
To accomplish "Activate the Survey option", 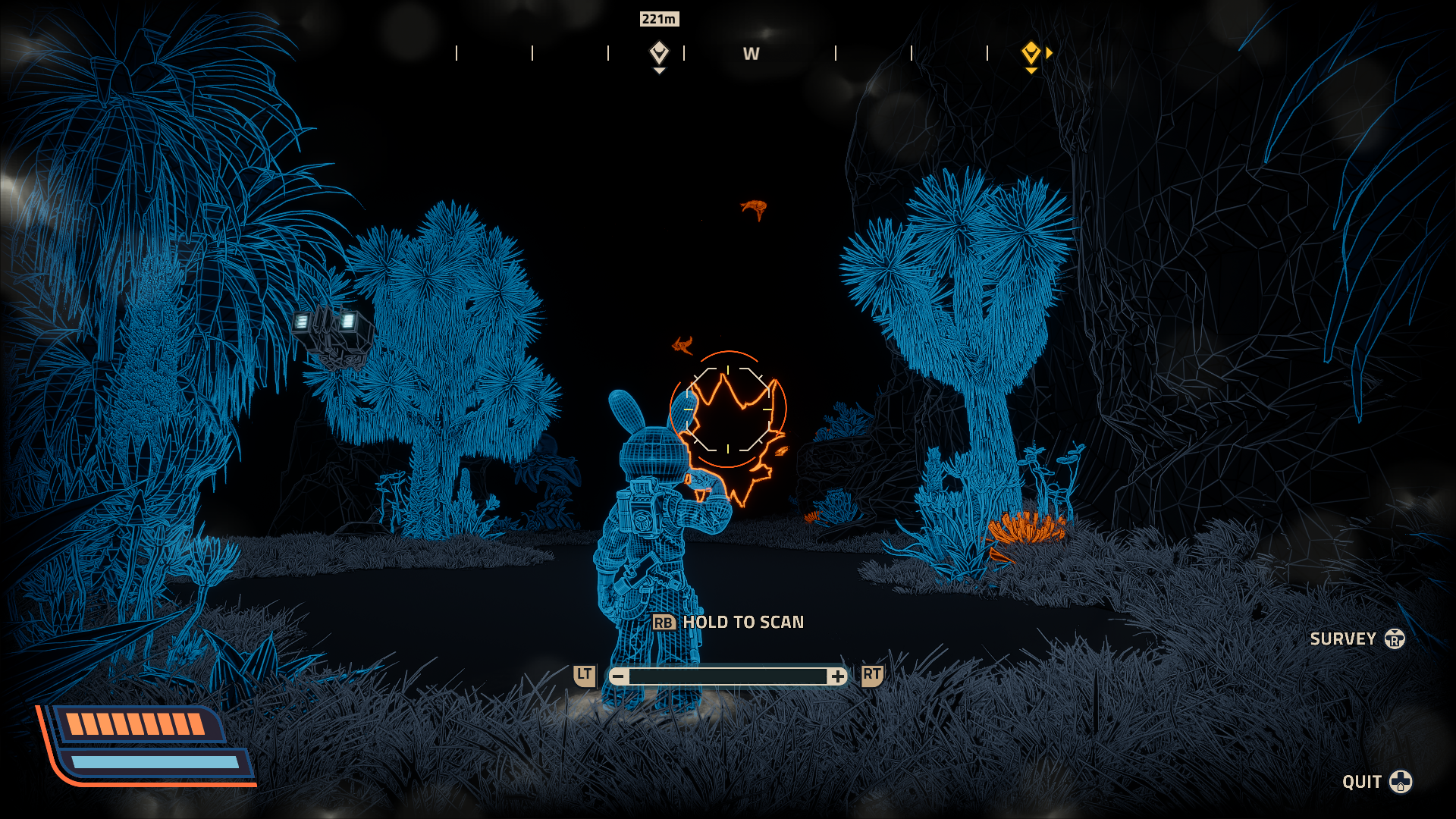I will click(1357, 639).
